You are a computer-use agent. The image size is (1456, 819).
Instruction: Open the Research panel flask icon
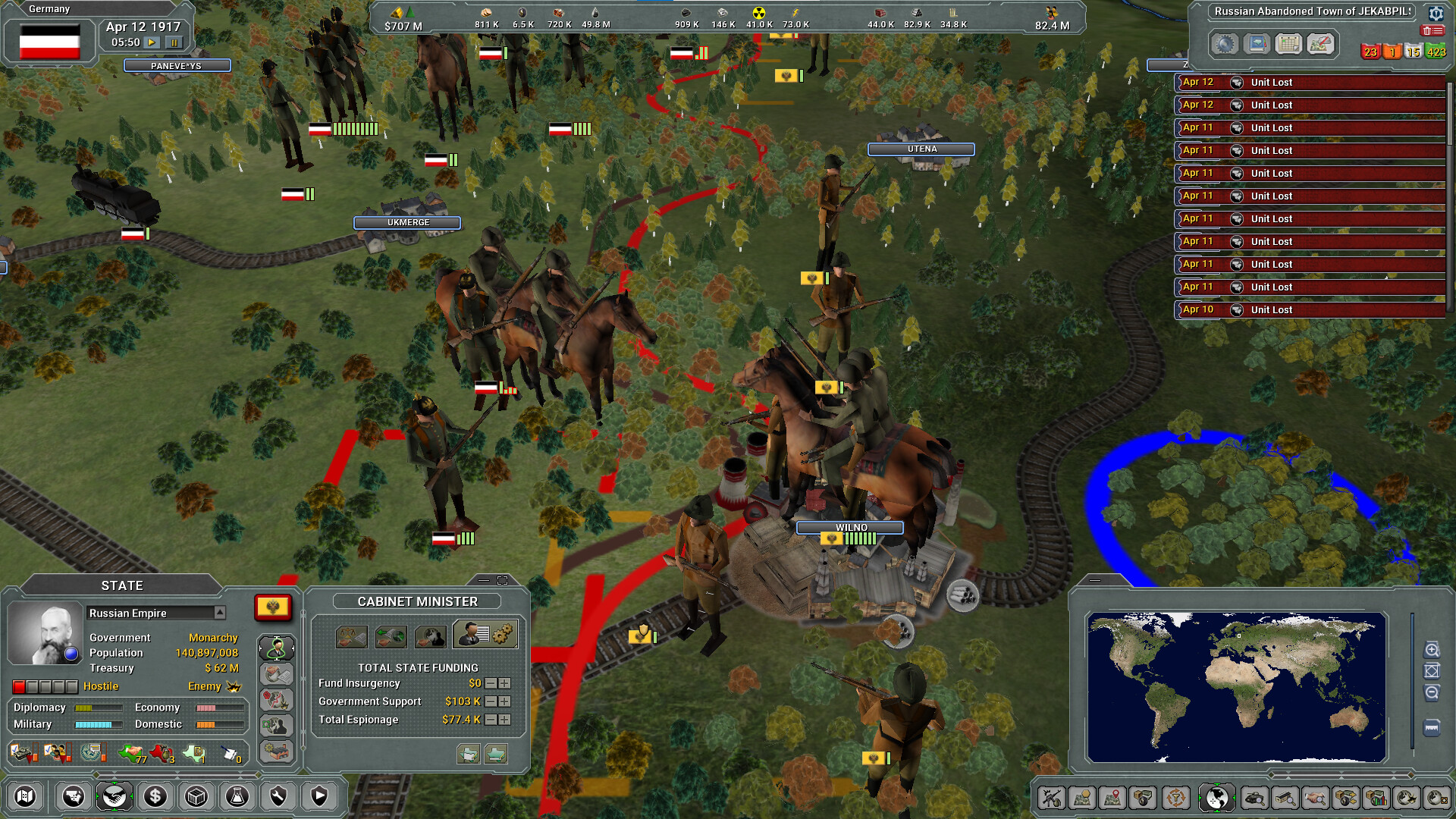[237, 797]
